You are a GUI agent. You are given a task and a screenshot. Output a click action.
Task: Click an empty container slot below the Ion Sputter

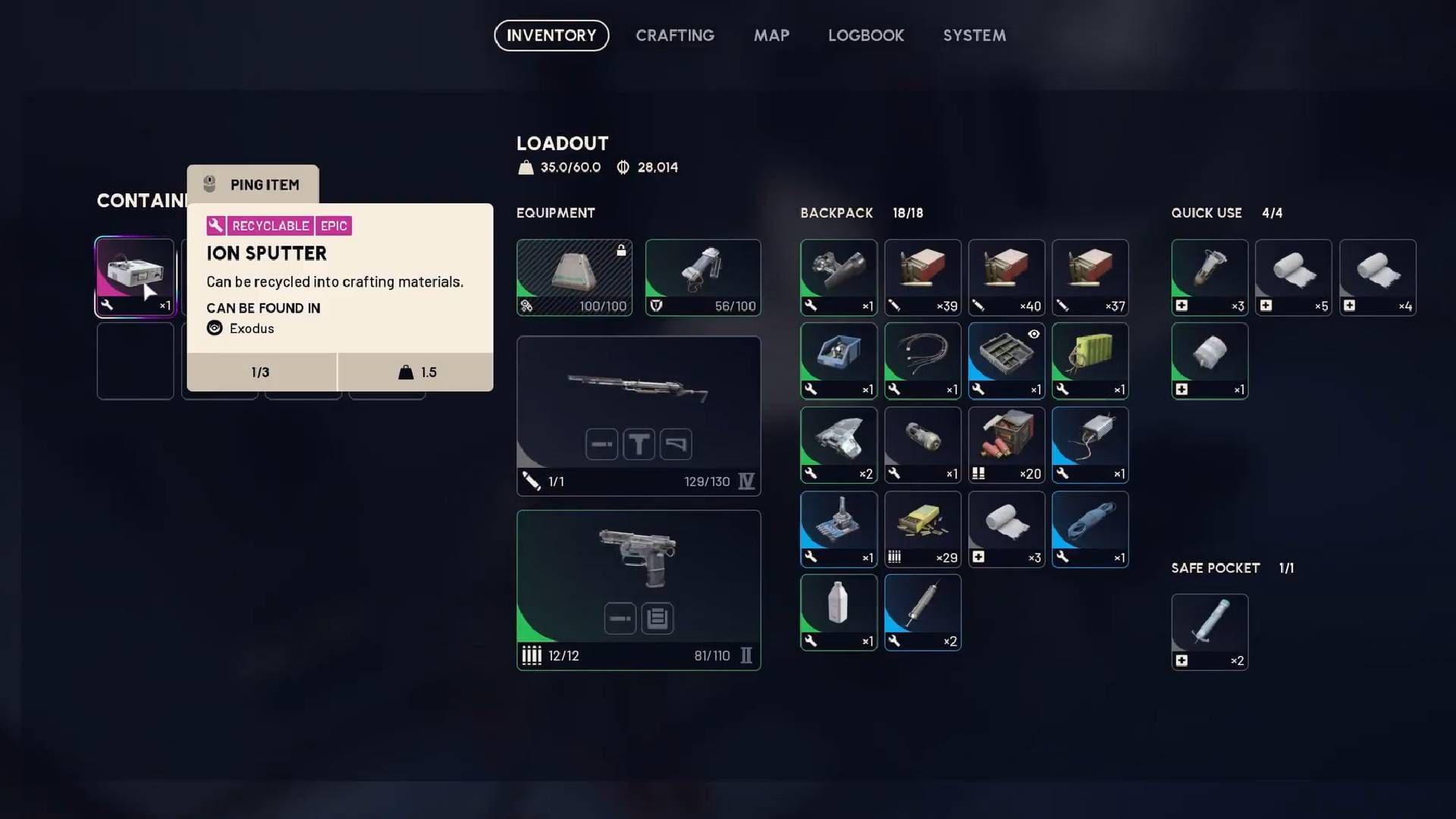(135, 361)
